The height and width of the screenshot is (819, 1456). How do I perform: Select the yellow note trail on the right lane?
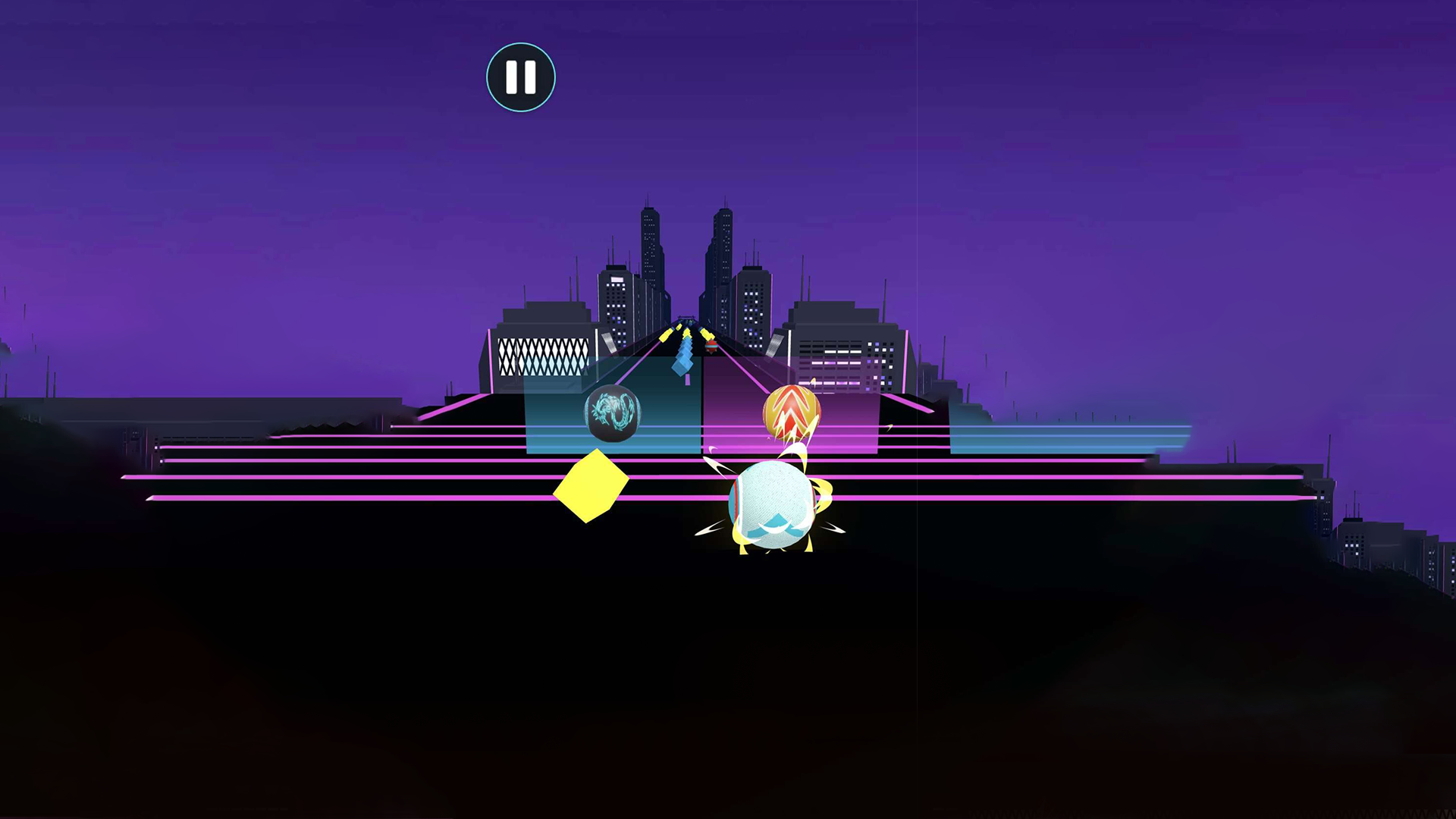pyautogui.click(x=707, y=334)
